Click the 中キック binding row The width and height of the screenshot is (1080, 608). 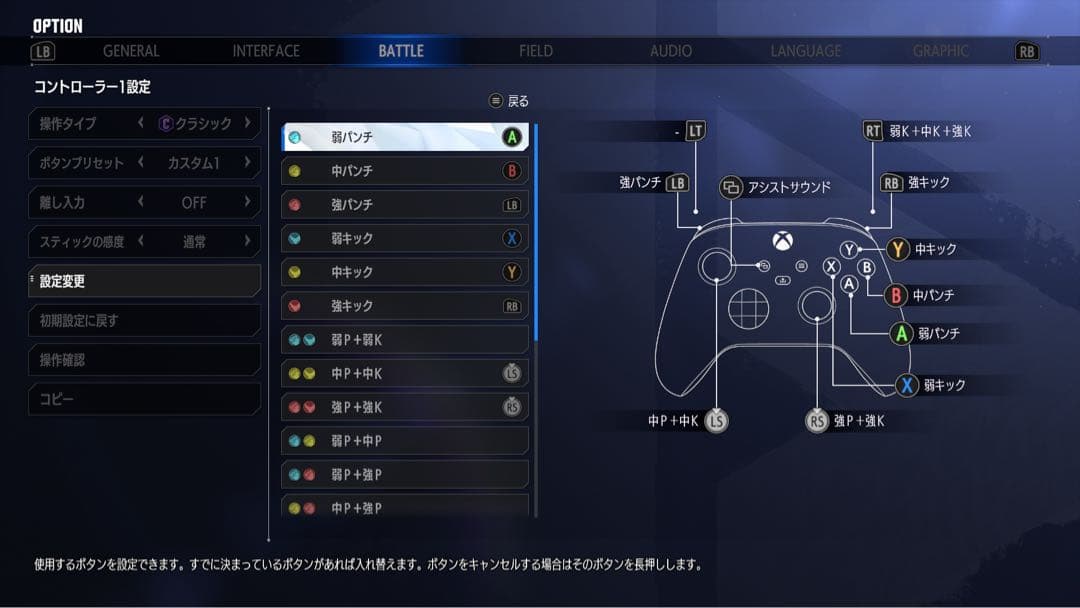point(404,272)
